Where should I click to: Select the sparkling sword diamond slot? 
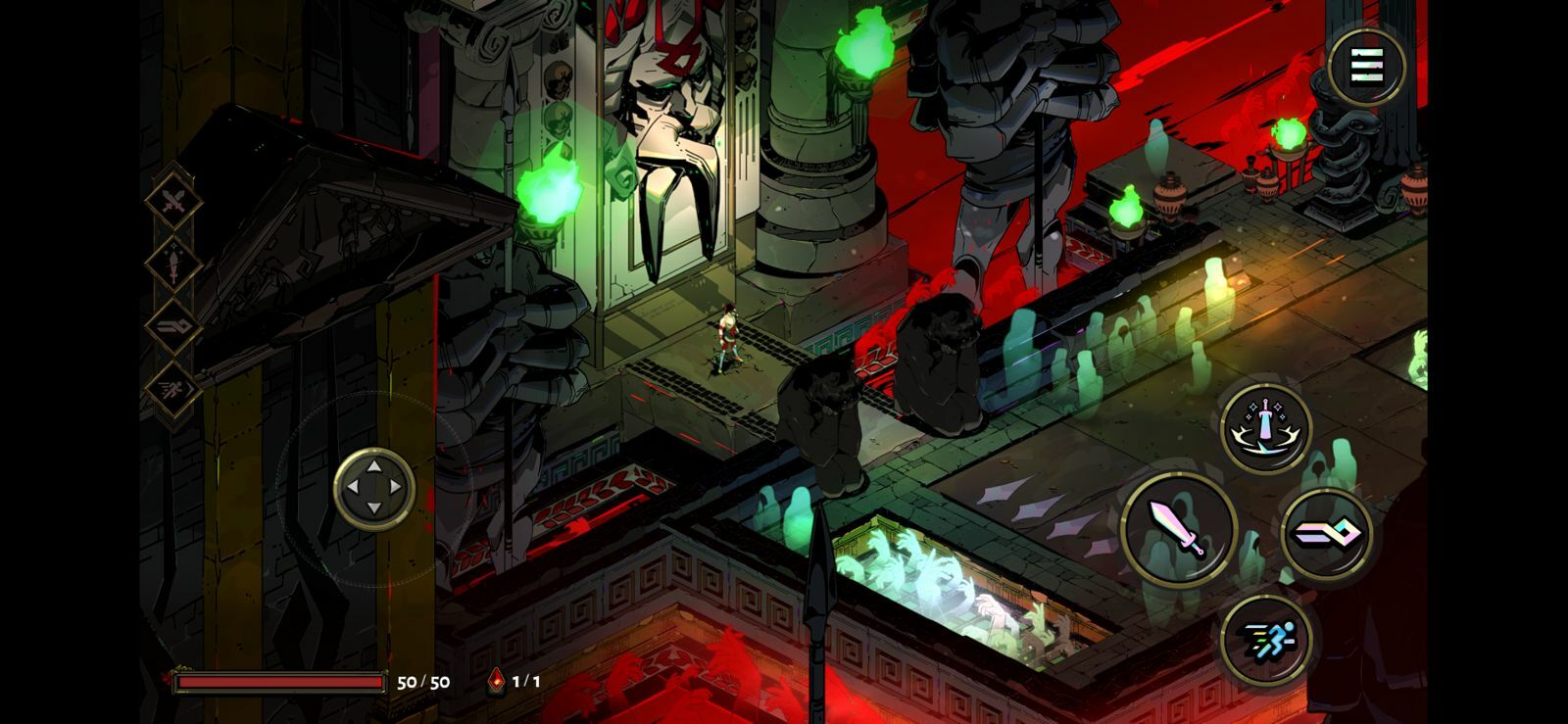click(174, 264)
